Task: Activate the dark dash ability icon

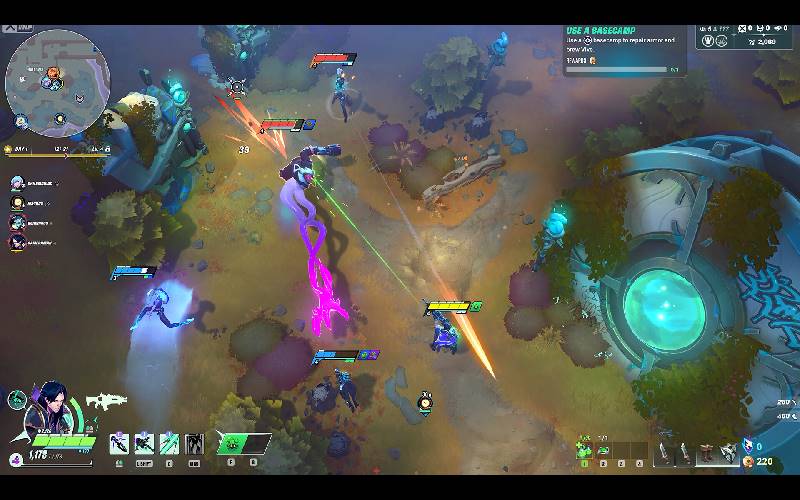Action: pos(144,443)
